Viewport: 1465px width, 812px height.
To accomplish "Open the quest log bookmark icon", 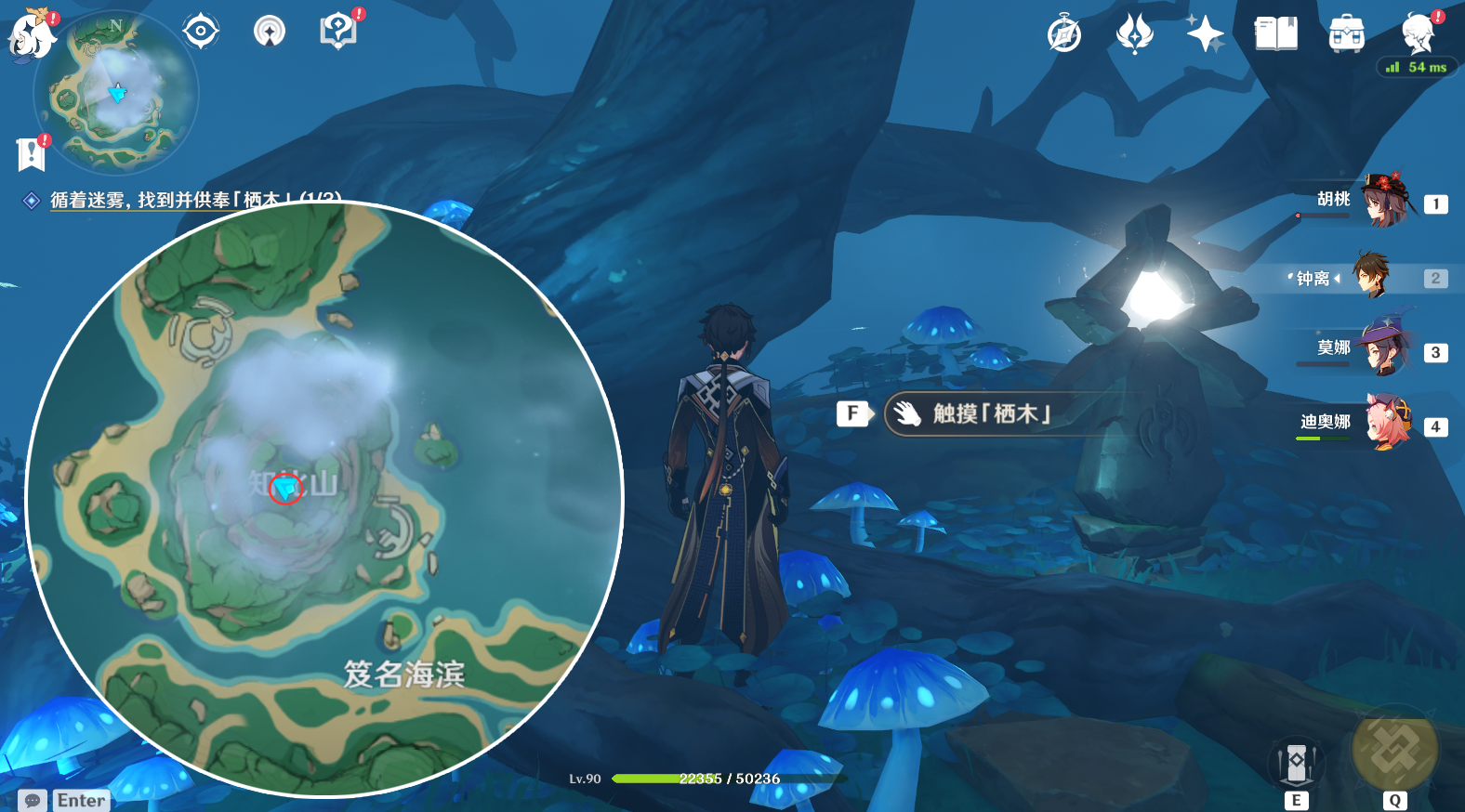I will point(31,154).
